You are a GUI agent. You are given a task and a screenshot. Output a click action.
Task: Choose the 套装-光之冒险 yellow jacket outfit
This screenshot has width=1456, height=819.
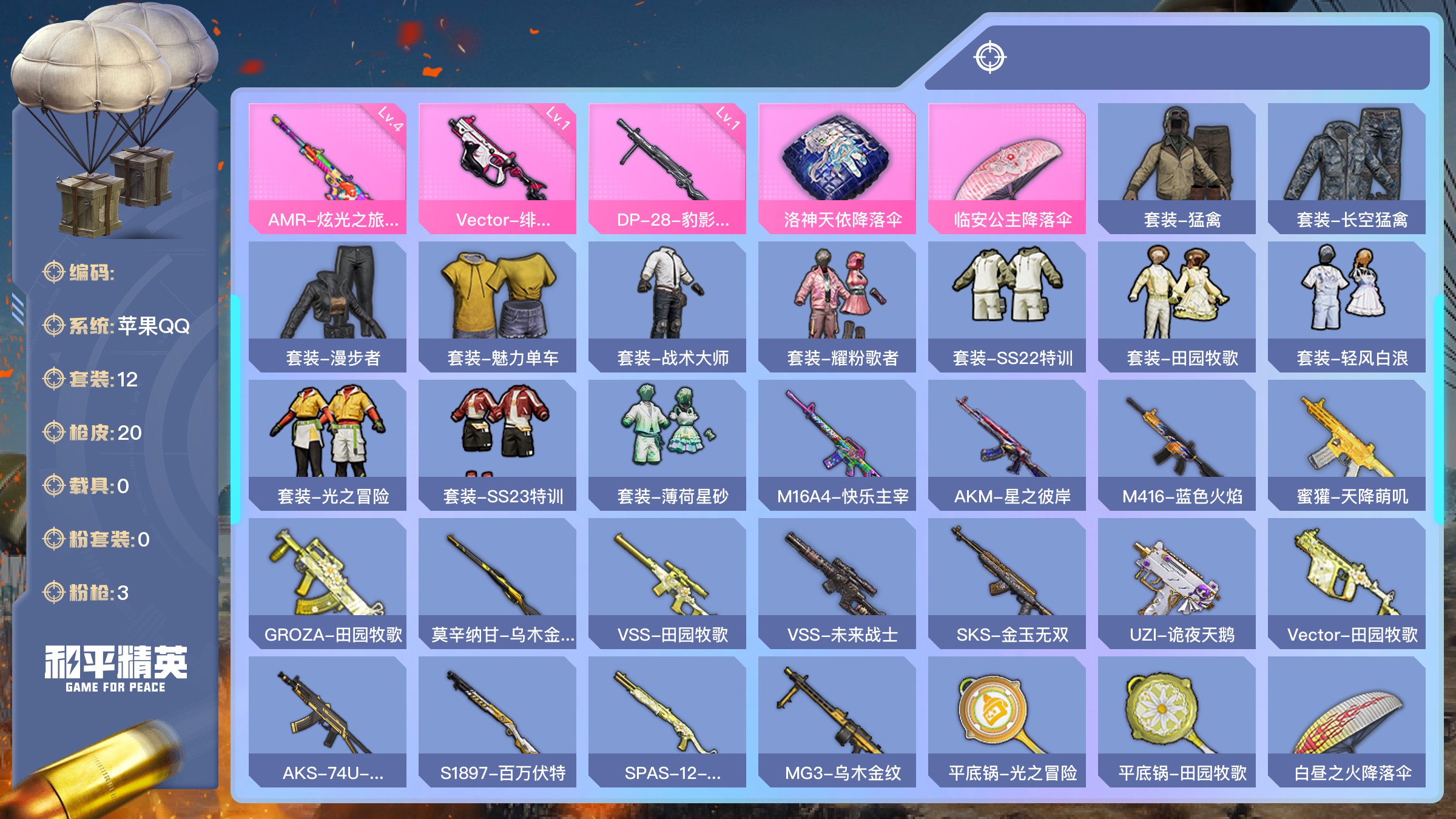(x=328, y=445)
